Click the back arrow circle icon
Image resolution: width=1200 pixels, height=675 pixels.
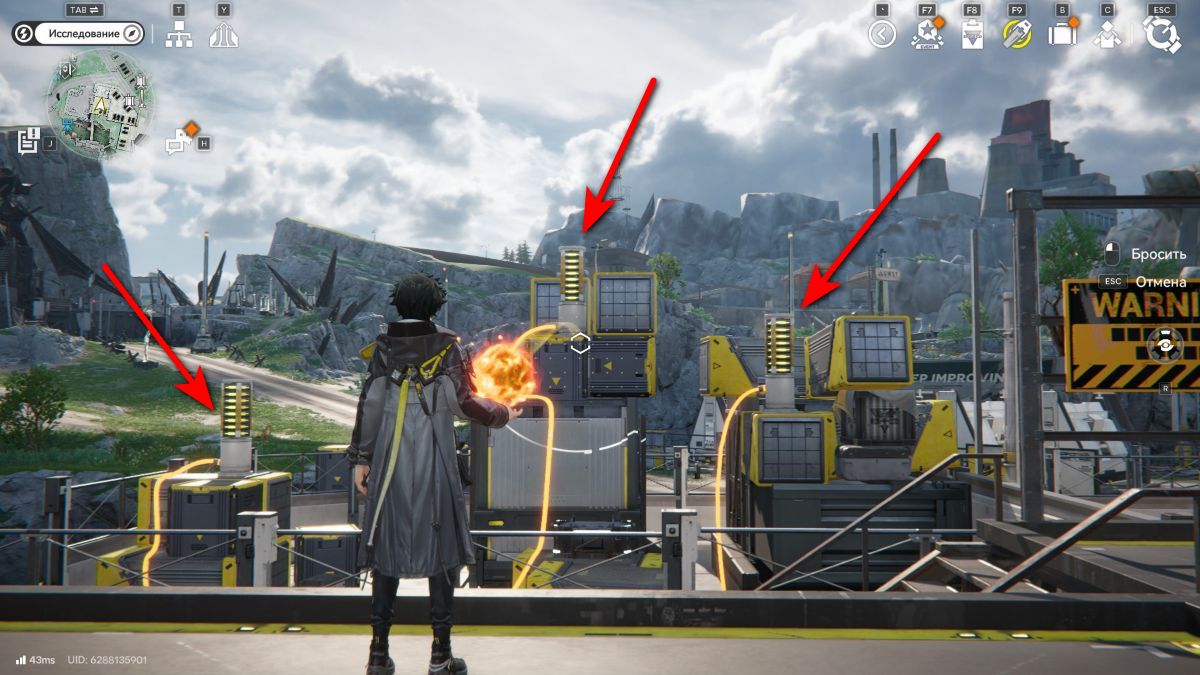click(x=881, y=36)
